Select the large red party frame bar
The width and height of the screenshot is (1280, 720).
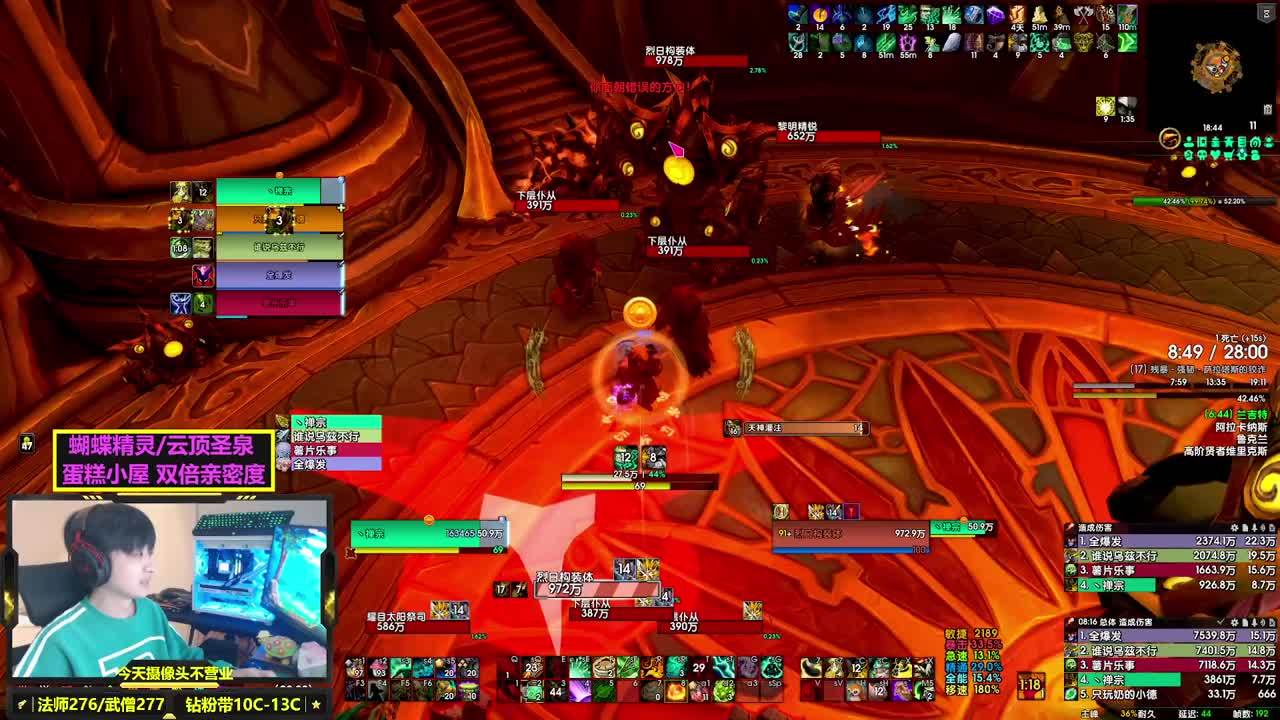[x=279, y=302]
